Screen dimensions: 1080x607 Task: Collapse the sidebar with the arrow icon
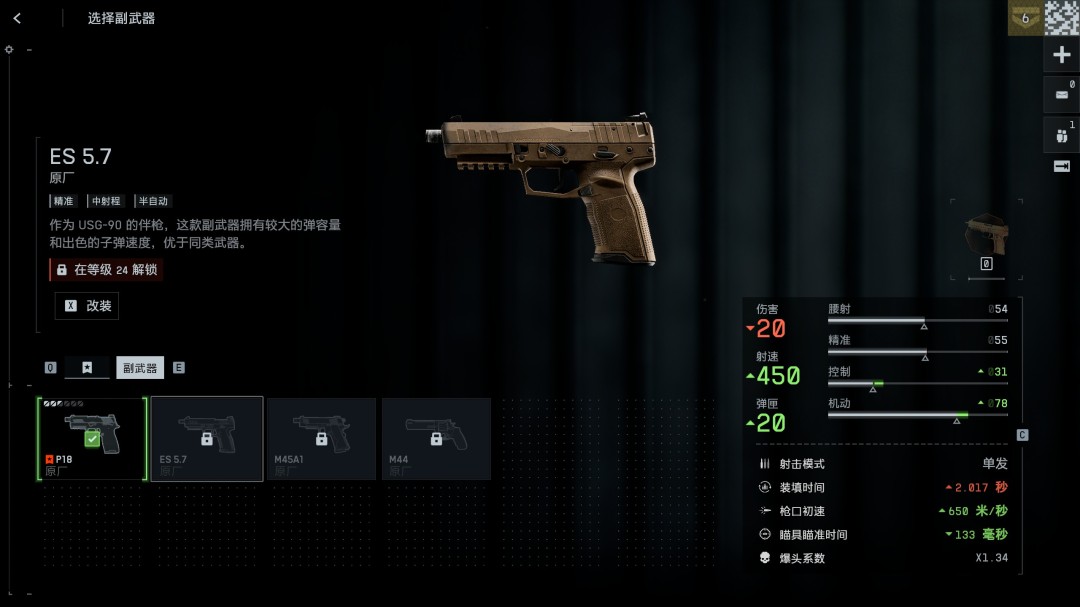tap(1061, 166)
